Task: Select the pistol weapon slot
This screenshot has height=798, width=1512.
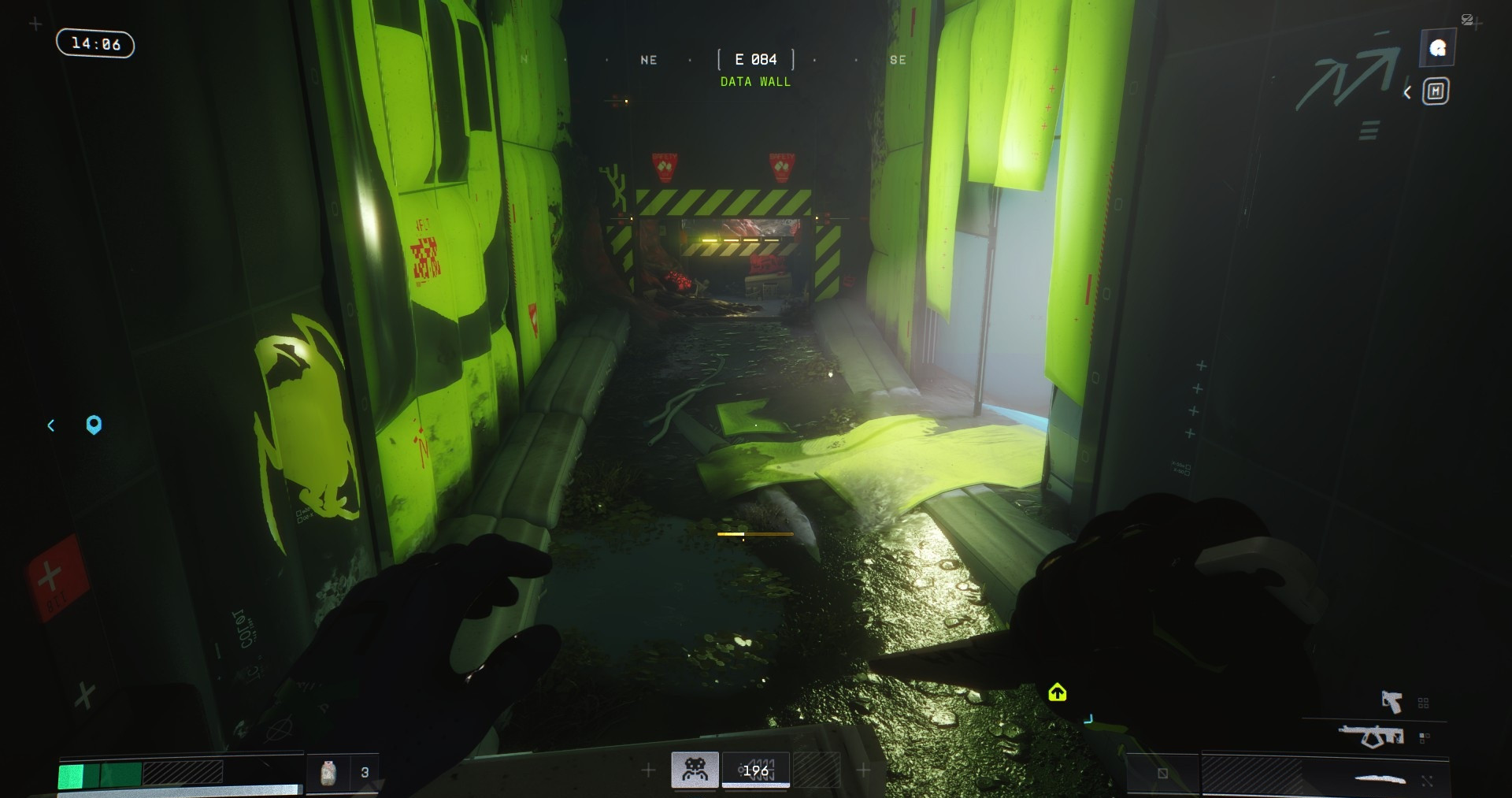Action: pyautogui.click(x=1392, y=701)
